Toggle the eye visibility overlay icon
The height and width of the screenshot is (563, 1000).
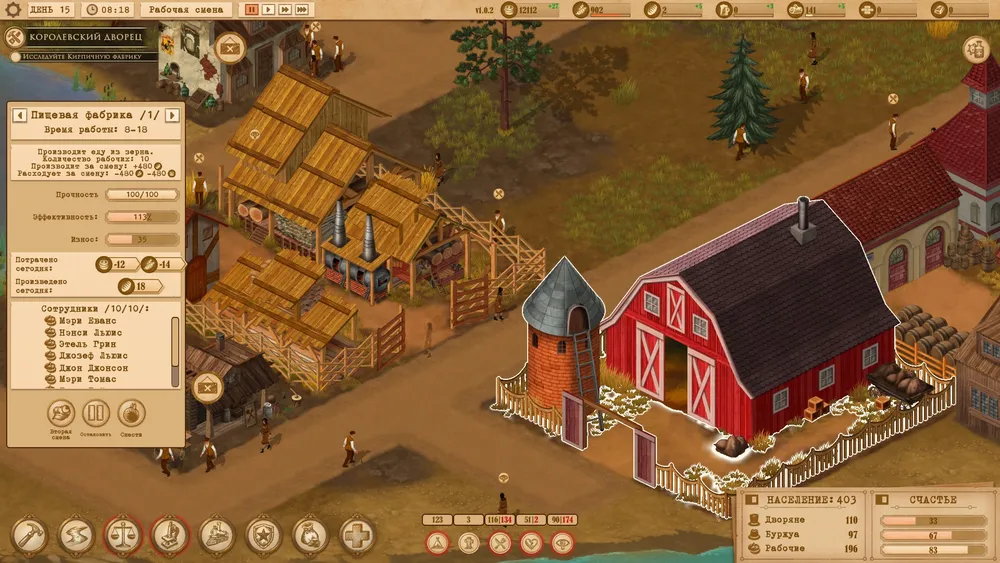coord(565,543)
